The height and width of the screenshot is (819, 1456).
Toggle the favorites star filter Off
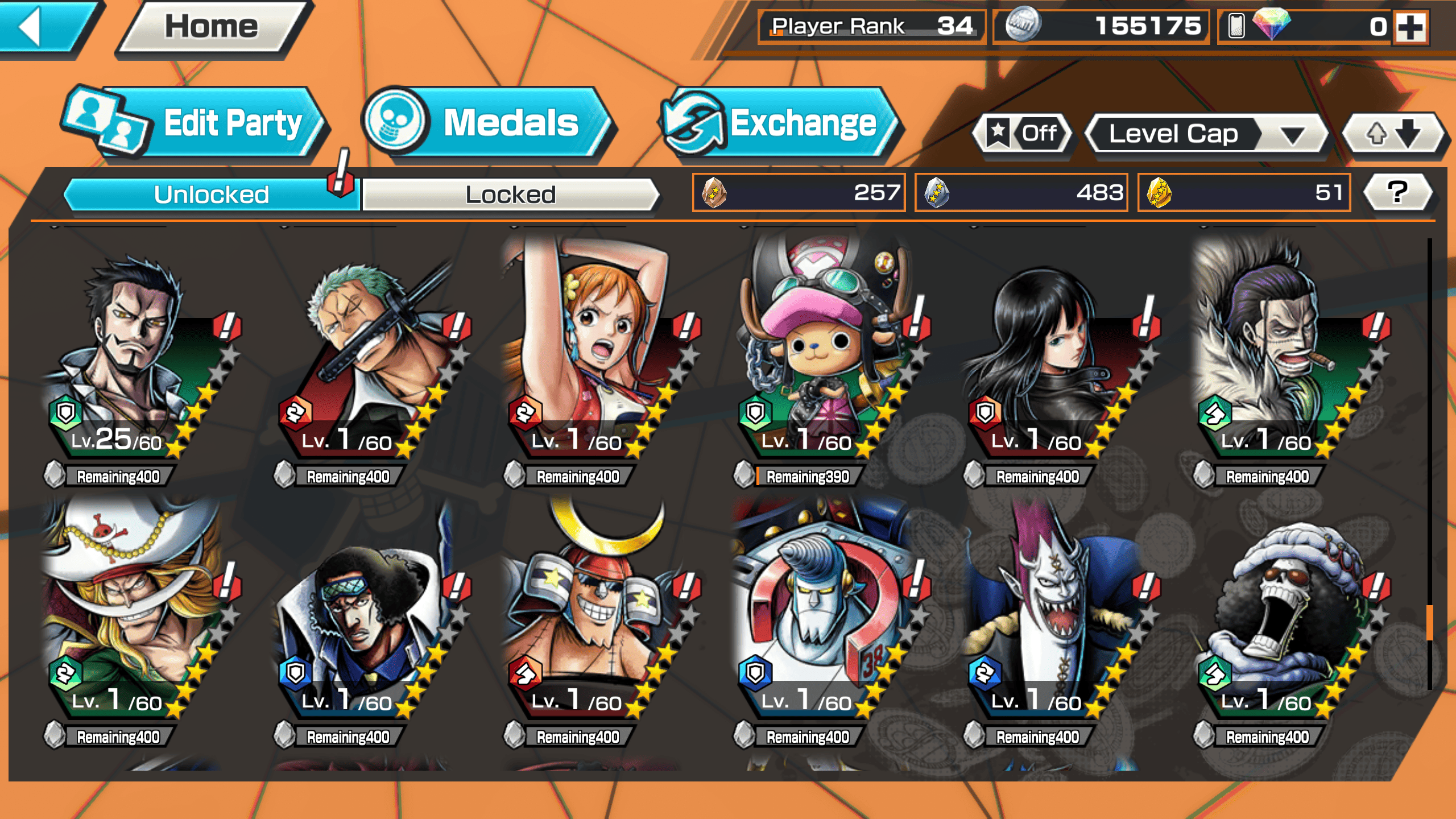tap(1024, 134)
